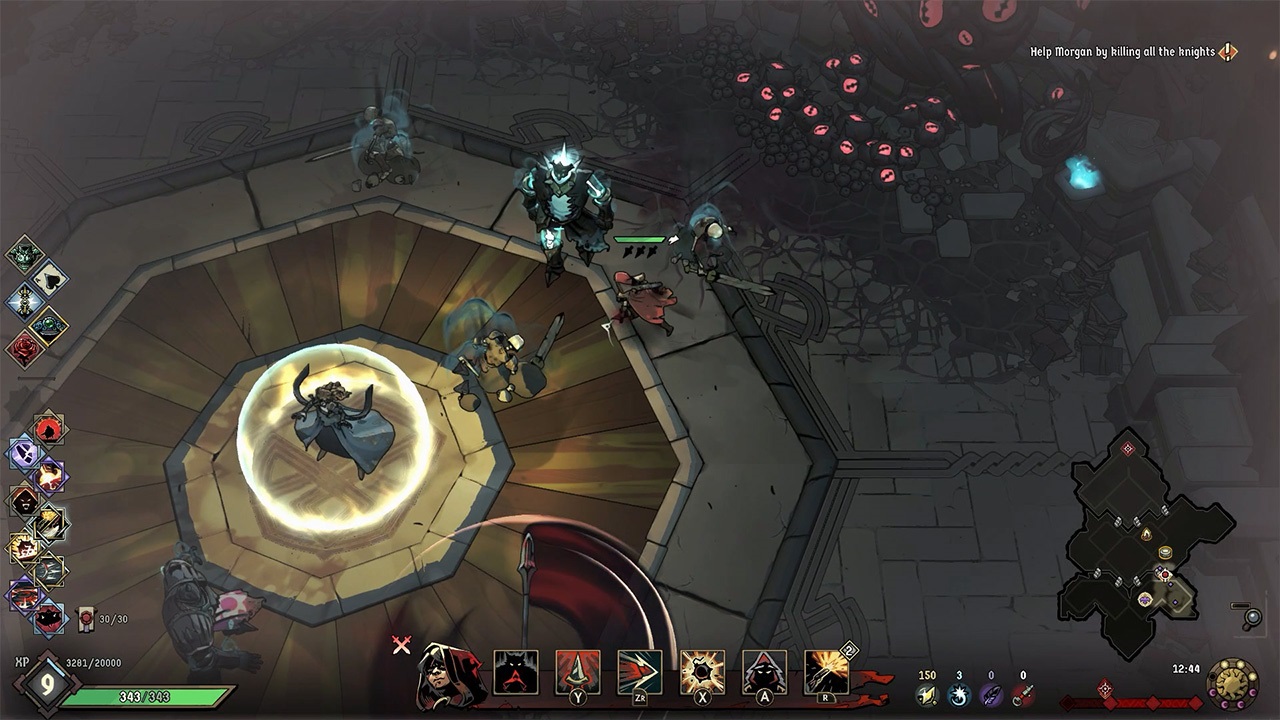Viewport: 1280px width, 720px height.
Task: Select the highlighted red diamond marker on the progress track
Action: tap(1105, 688)
